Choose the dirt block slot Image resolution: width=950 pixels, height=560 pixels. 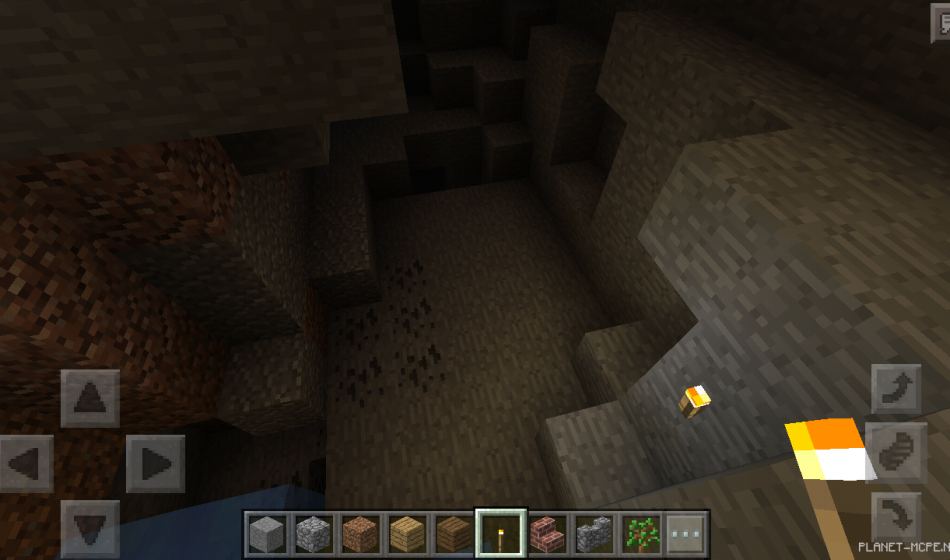(x=360, y=533)
